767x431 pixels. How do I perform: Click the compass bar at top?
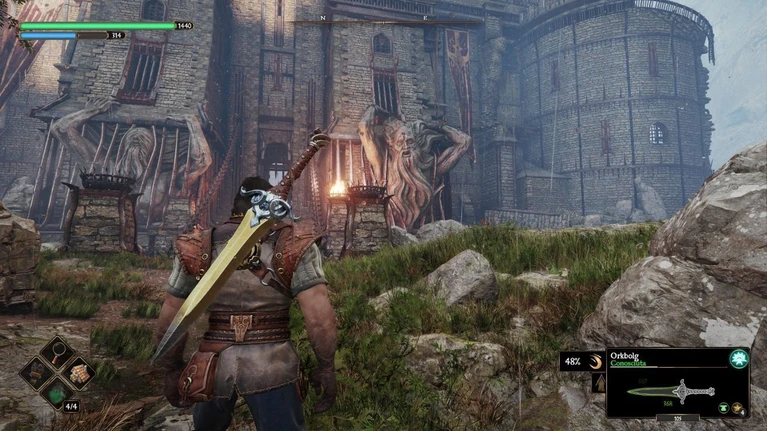386,20
